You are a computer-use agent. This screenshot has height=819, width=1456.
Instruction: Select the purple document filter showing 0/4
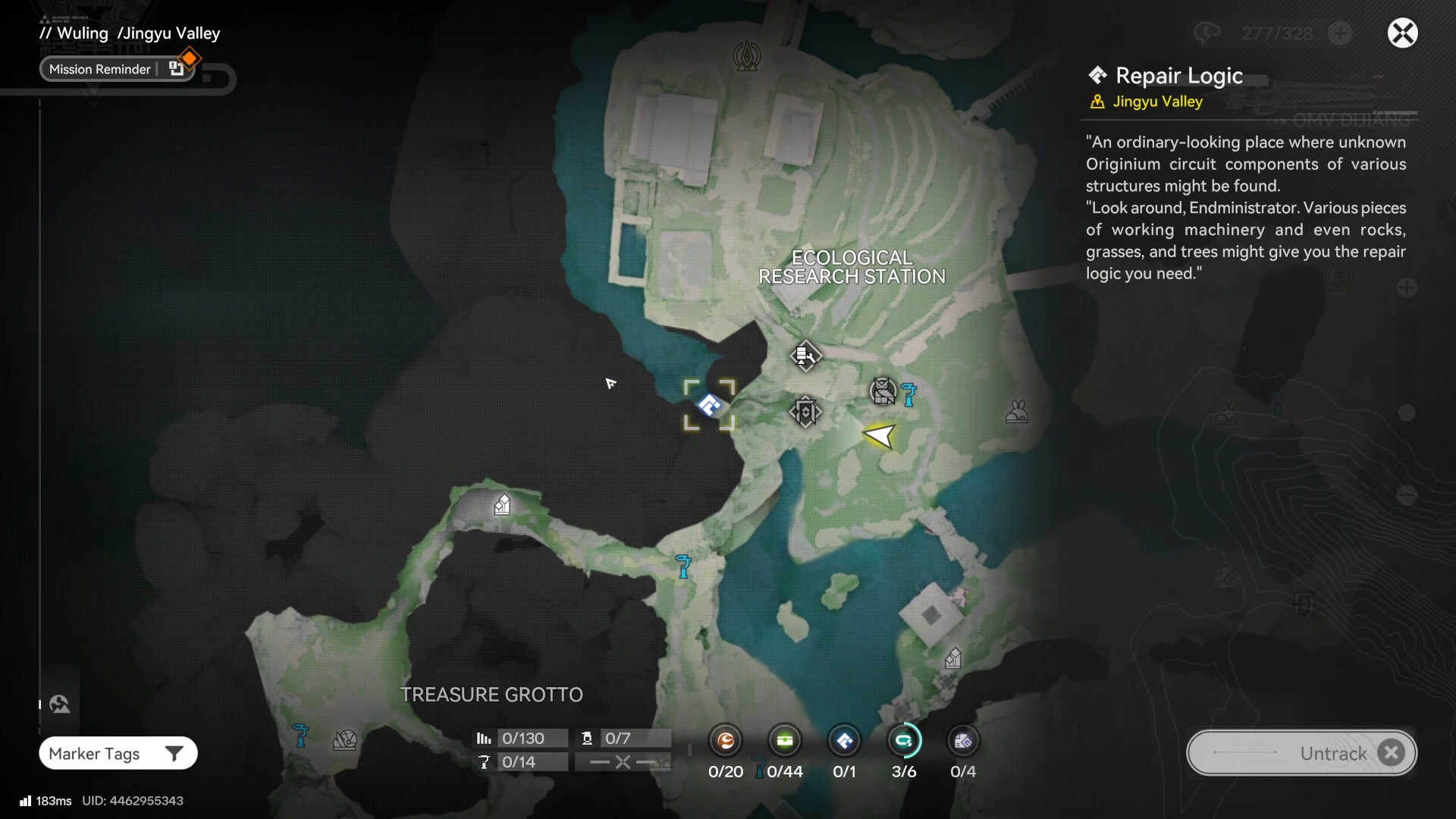pos(963,741)
